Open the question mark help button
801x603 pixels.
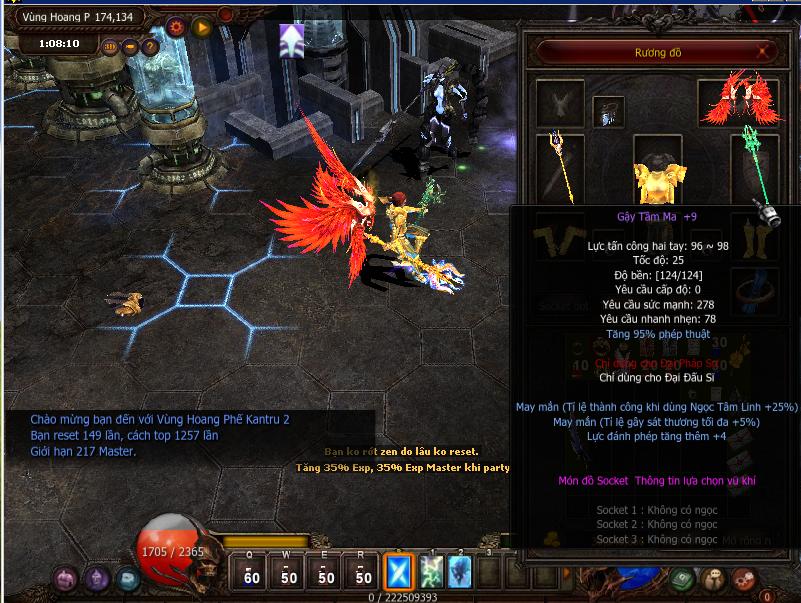pos(150,47)
